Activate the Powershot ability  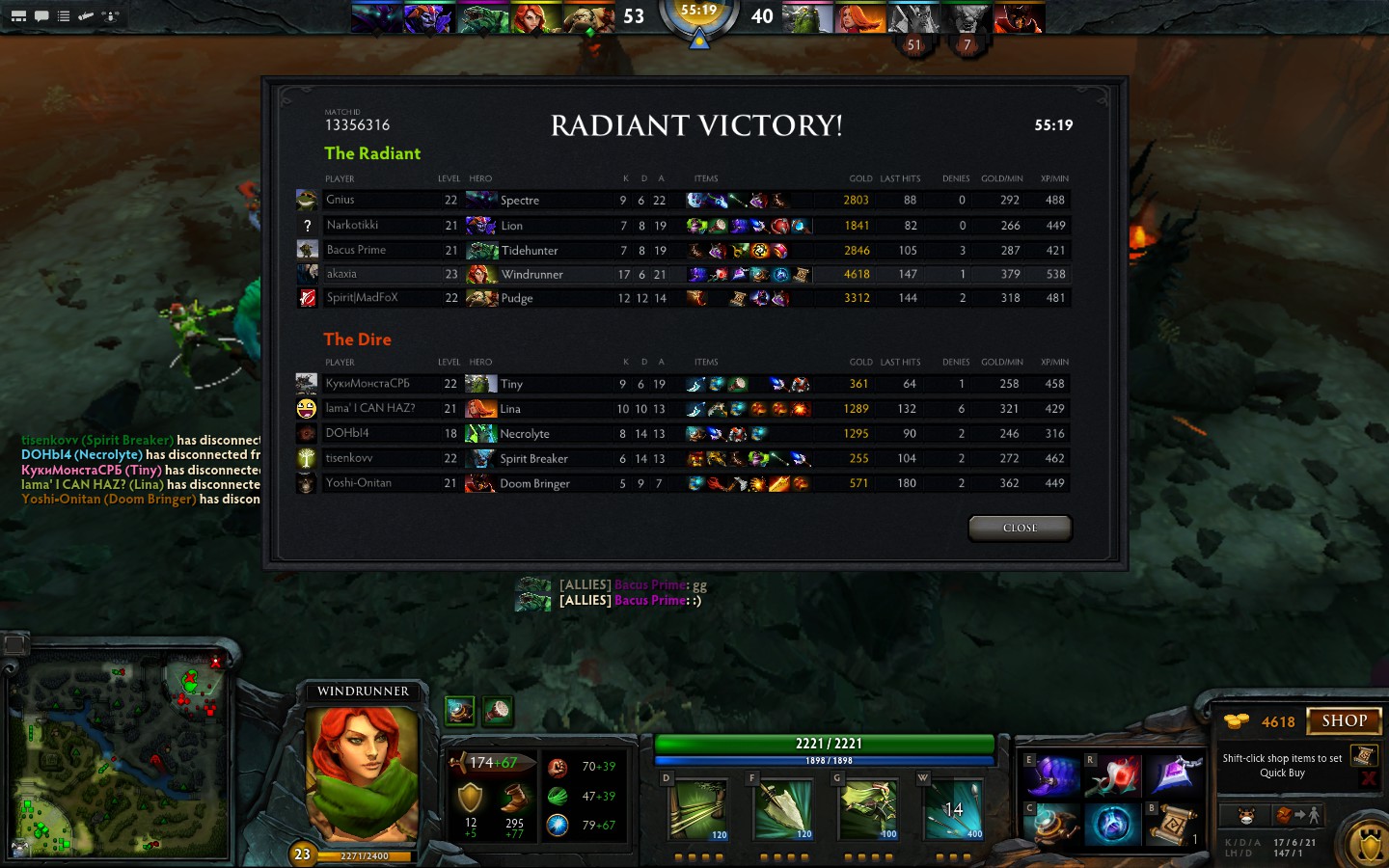pyautogui.click(x=782, y=808)
